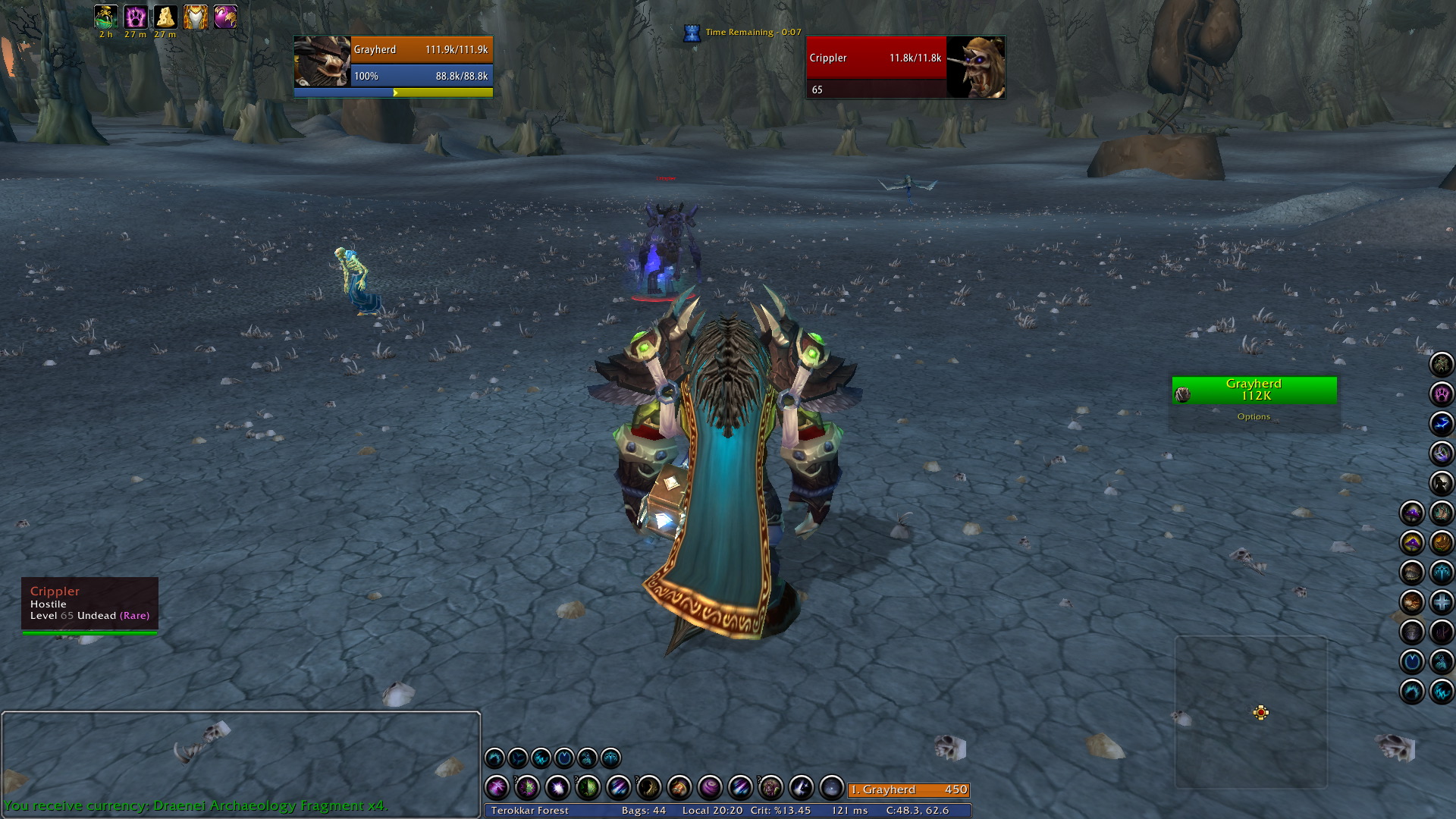This screenshot has height=819, width=1456.
Task: Click the Grayherd 450 threat bar
Action: click(x=908, y=789)
